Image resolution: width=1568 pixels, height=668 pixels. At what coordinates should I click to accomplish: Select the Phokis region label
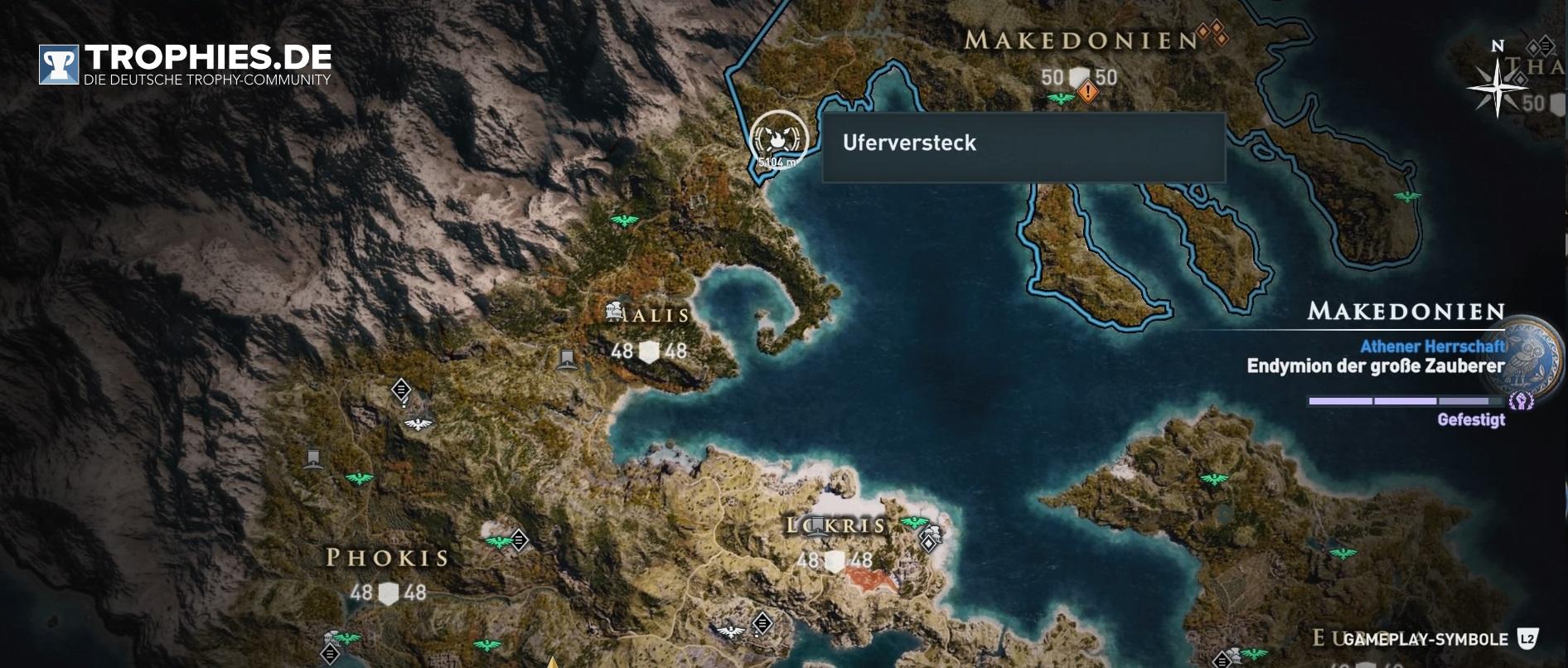tap(387, 558)
